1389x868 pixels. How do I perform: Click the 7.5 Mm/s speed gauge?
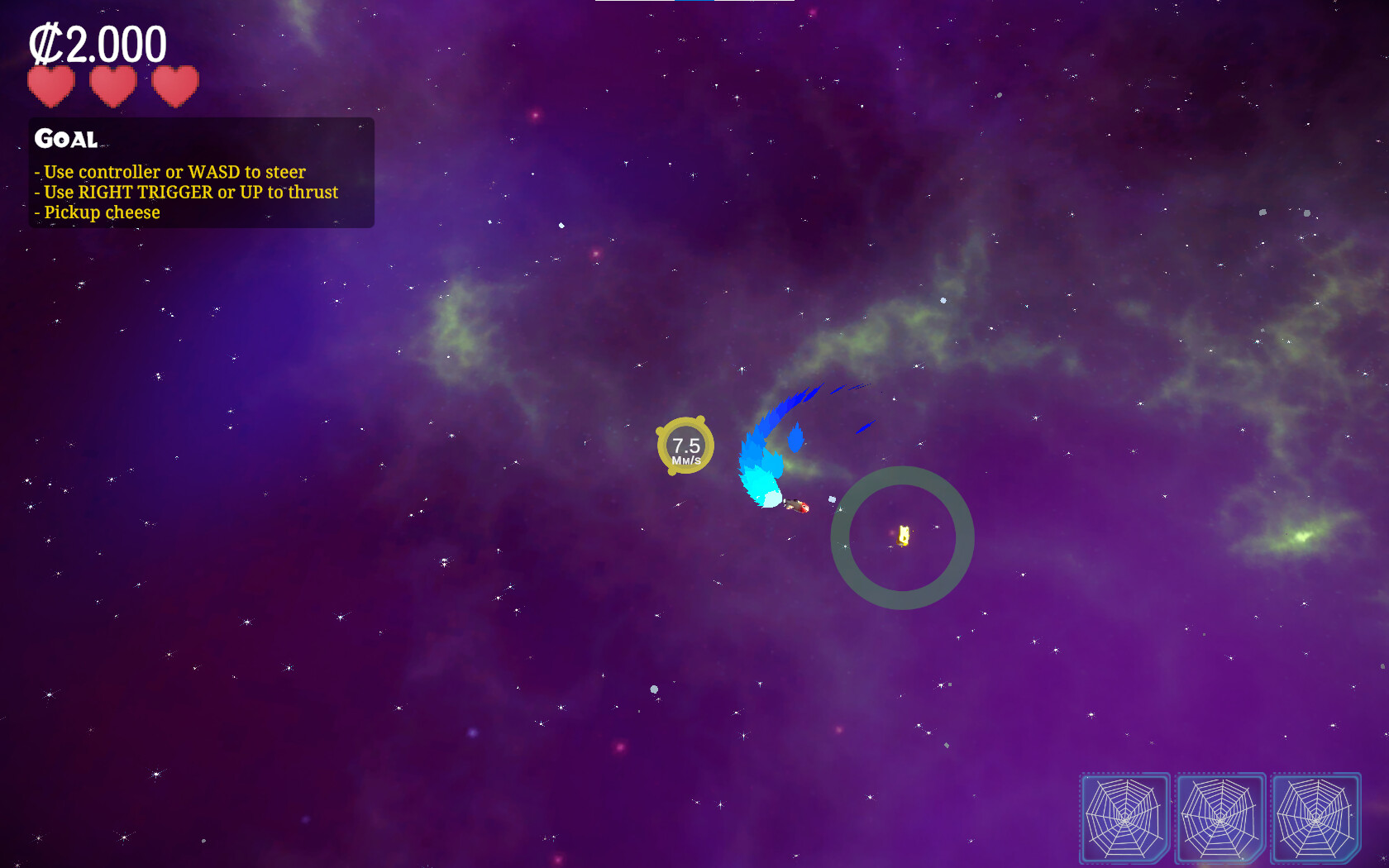[685, 446]
